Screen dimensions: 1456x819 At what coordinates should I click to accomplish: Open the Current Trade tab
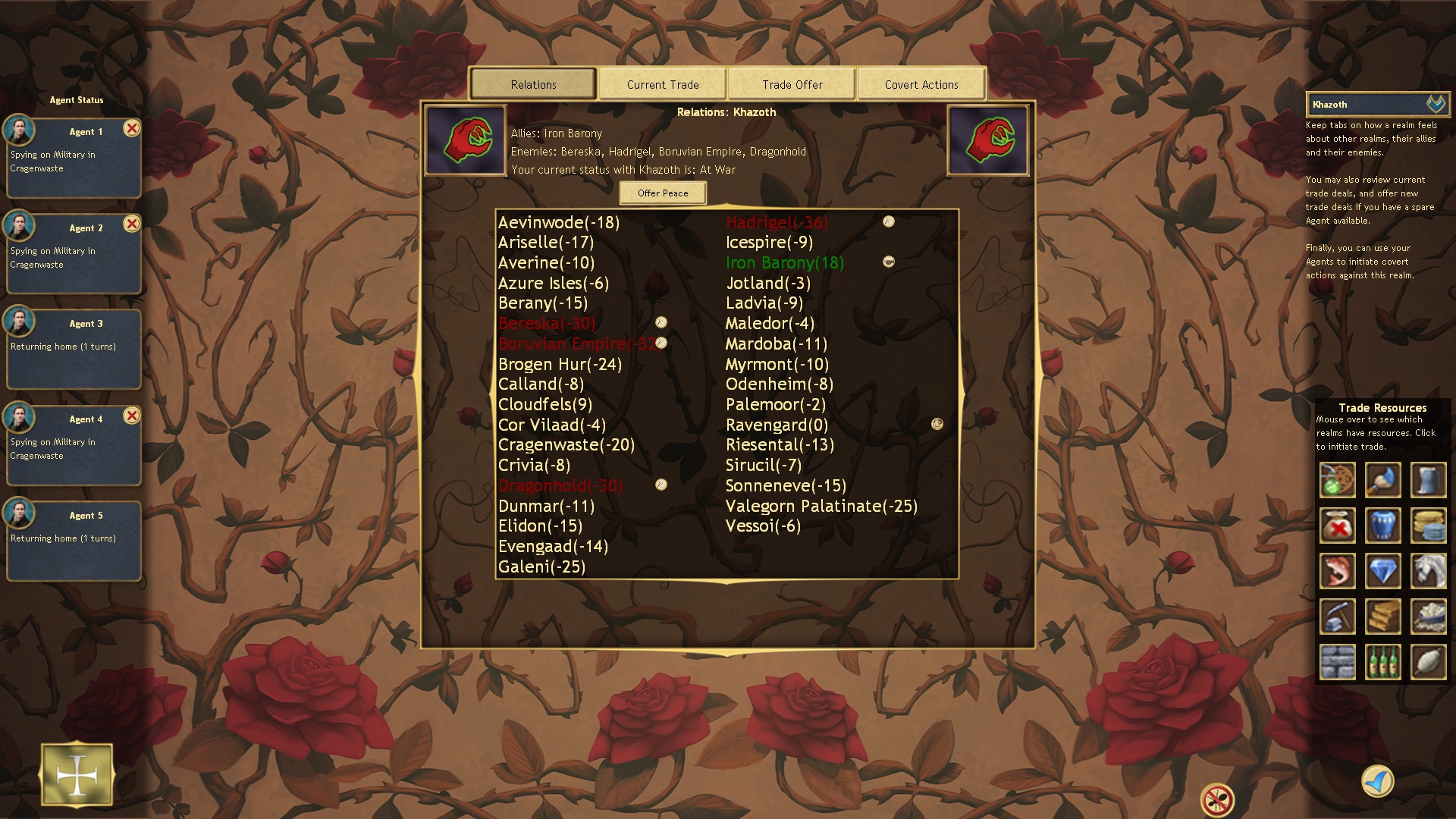pos(662,84)
